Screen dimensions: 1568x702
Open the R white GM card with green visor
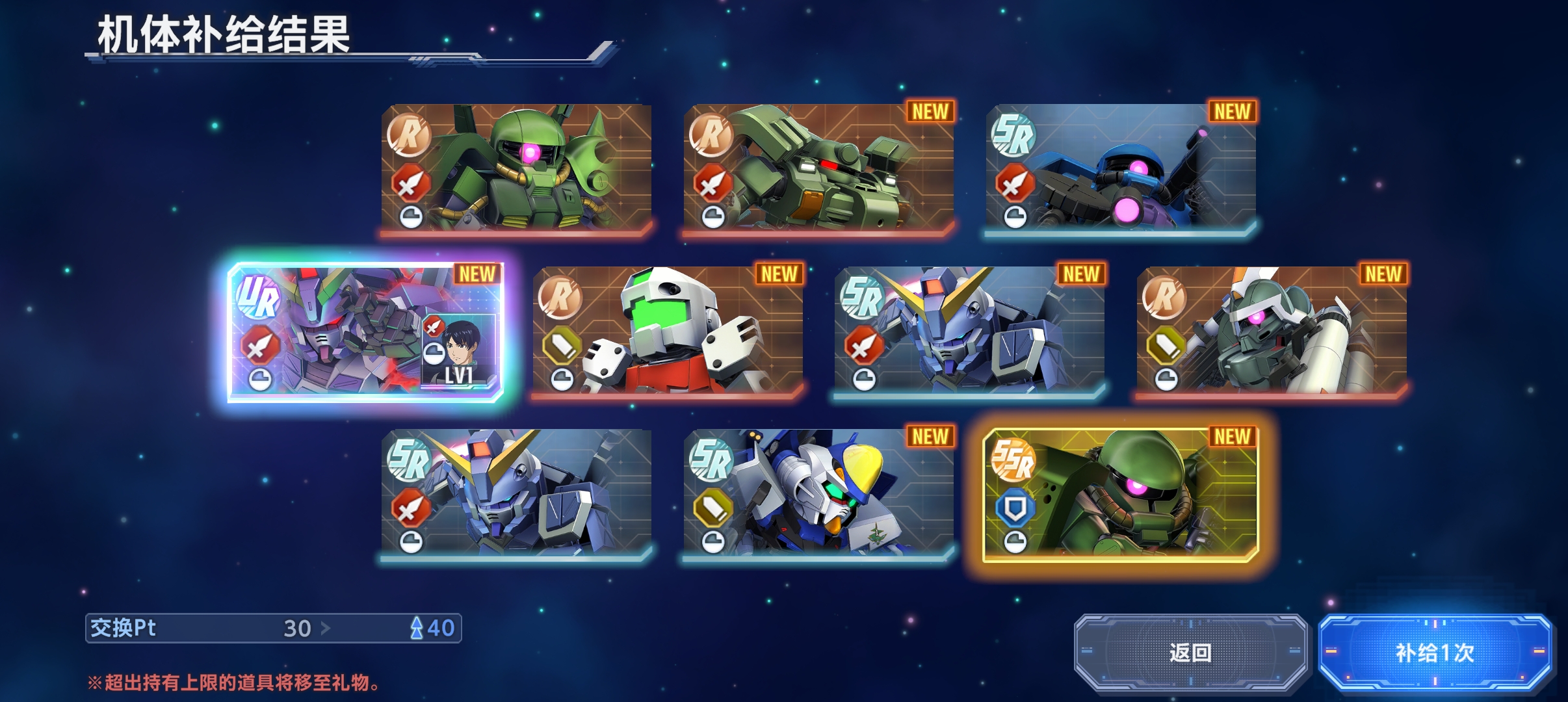668,331
